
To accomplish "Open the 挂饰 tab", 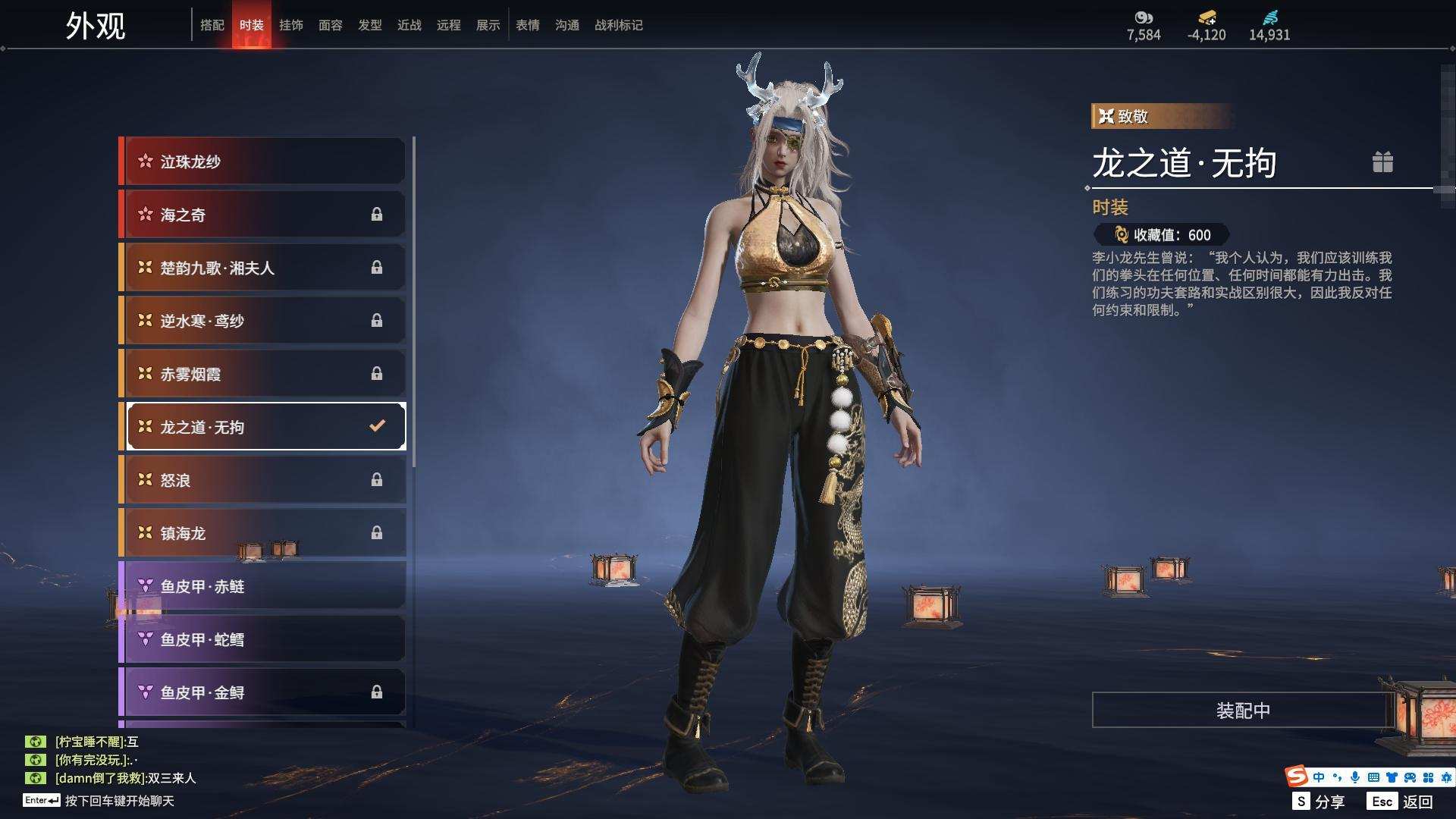I will 291,25.
